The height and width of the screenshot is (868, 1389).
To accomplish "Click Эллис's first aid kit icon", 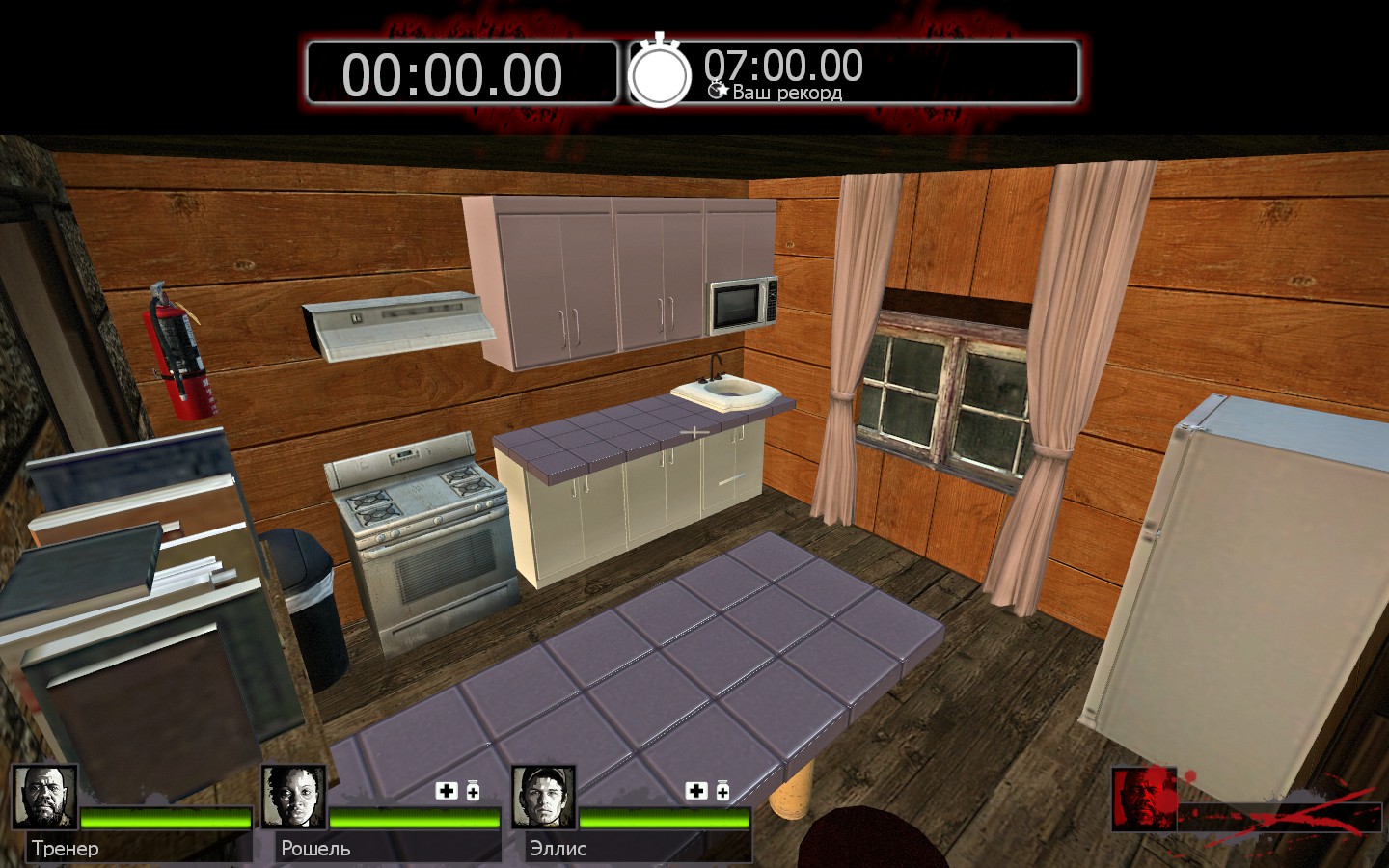I will [695, 791].
